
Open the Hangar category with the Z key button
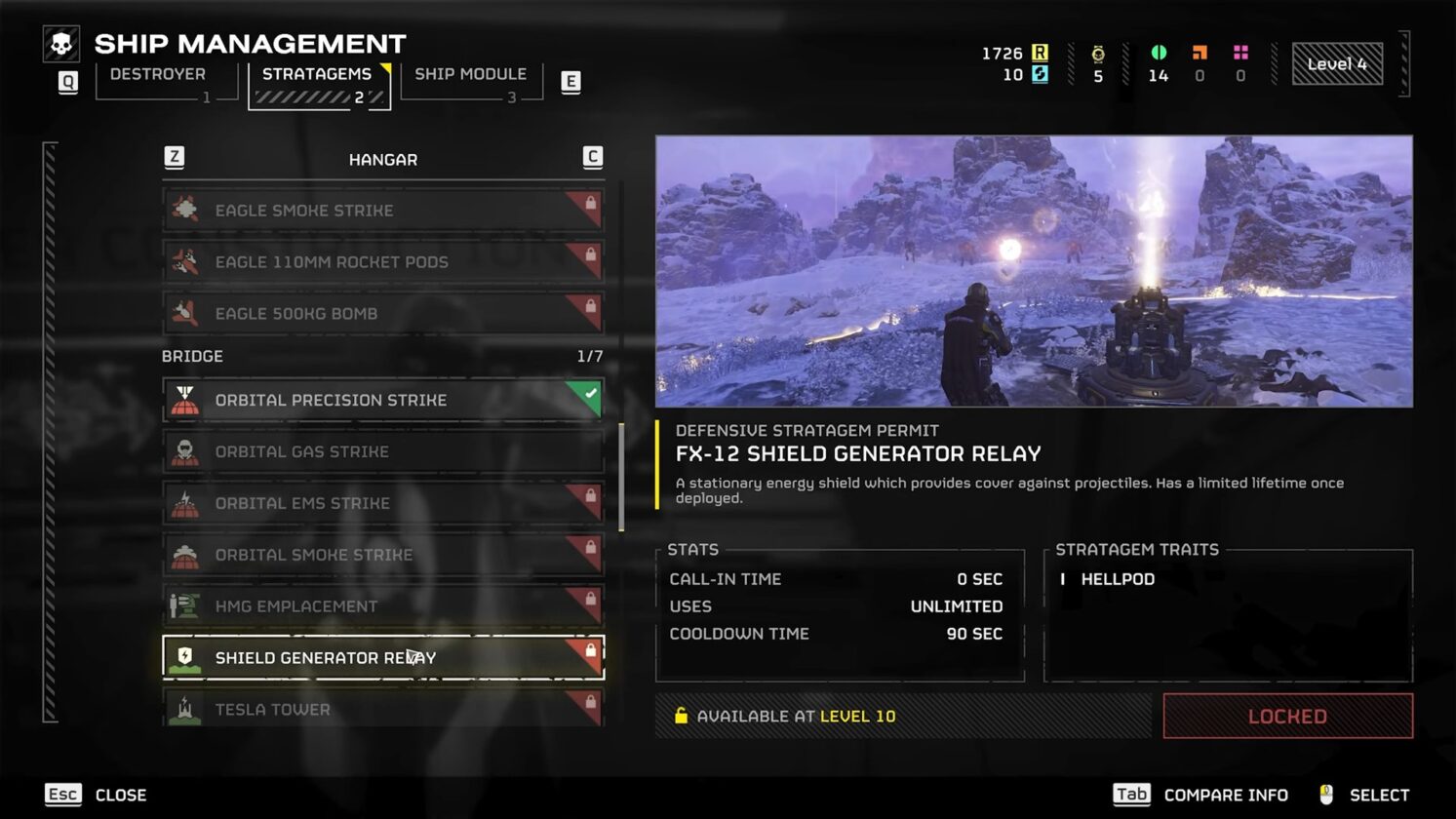click(x=174, y=158)
